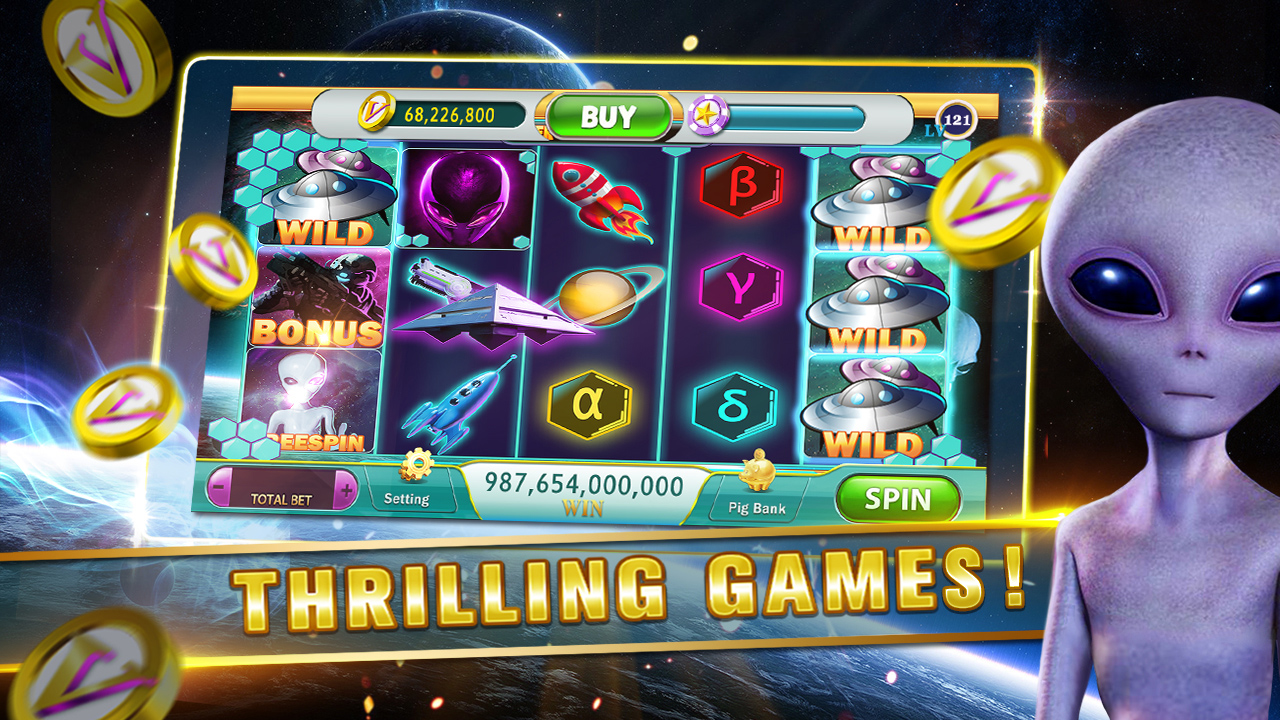
Task: Open the Settings gear icon
Action: pyautogui.click(x=420, y=466)
